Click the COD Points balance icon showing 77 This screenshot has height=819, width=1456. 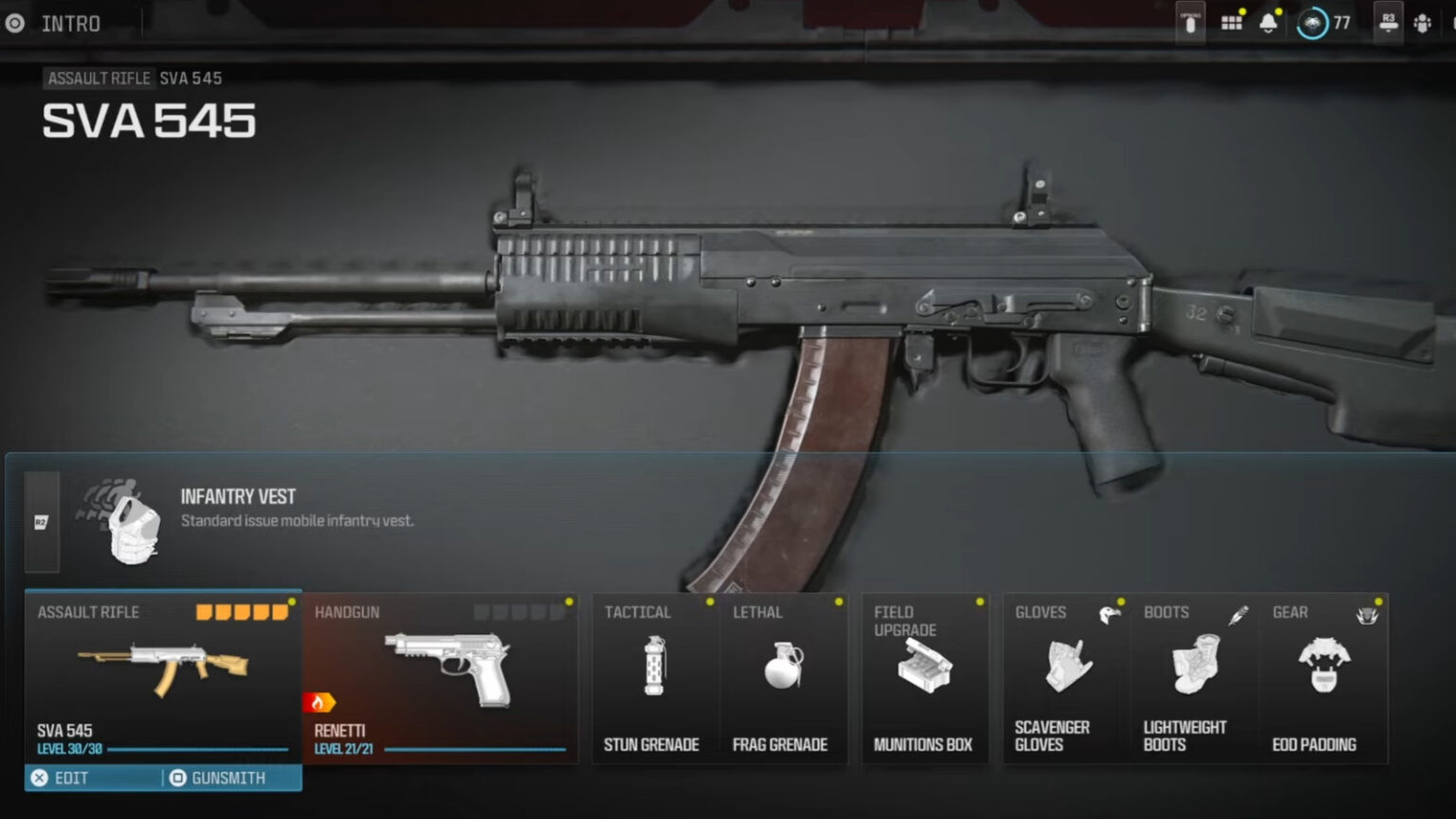[x=1311, y=24]
